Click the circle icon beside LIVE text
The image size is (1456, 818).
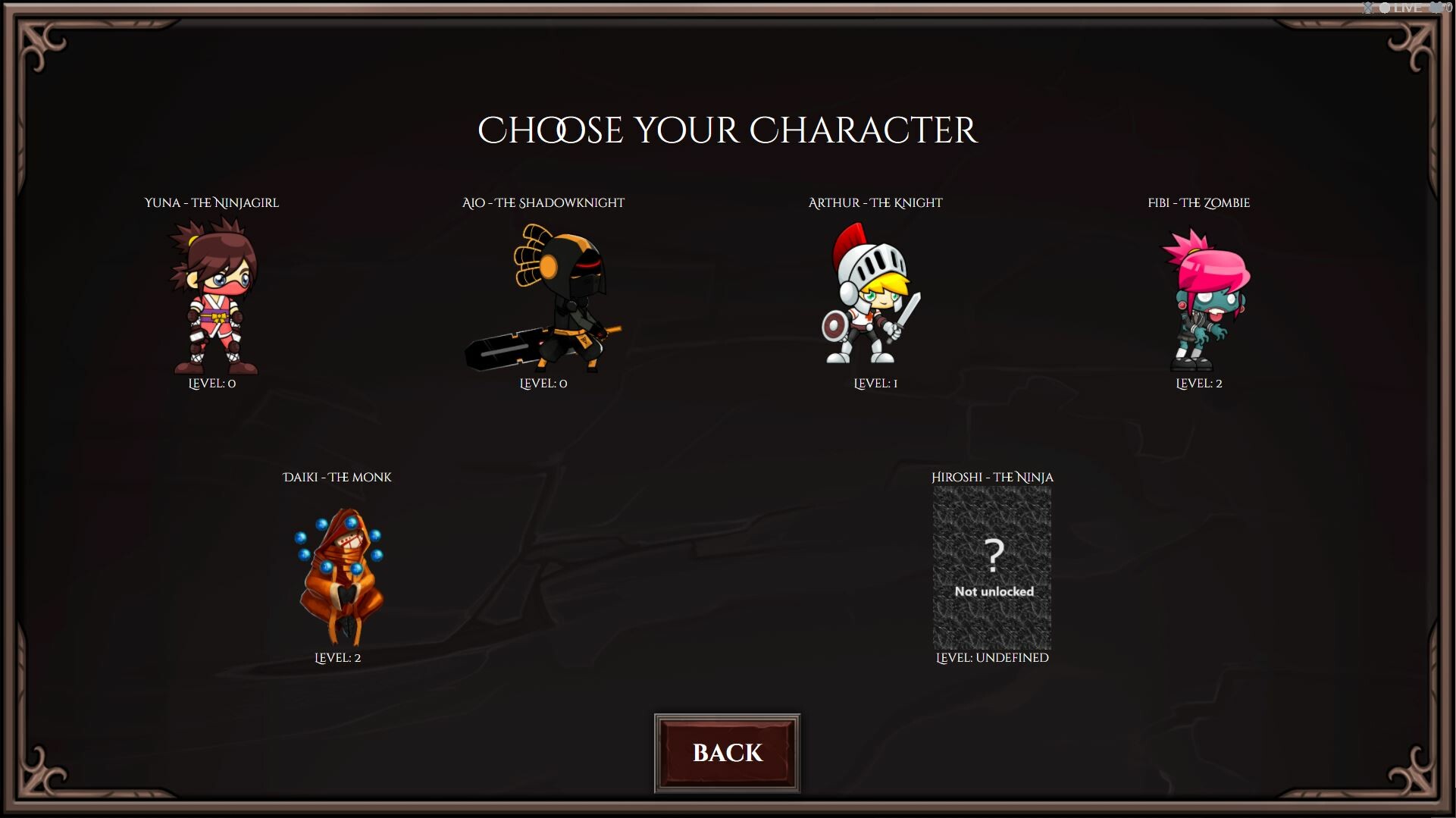pyautogui.click(x=1385, y=8)
